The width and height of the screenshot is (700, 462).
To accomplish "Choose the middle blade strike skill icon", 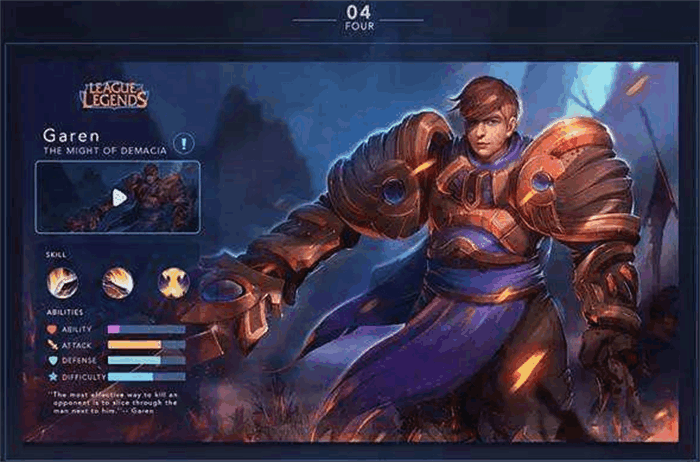I will tap(118, 283).
